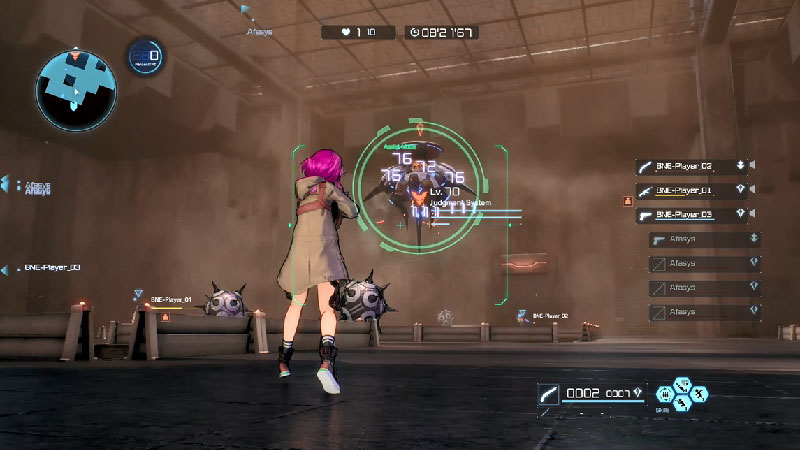
Task: Select the BNE-Player_03 party row
Action: point(692,215)
